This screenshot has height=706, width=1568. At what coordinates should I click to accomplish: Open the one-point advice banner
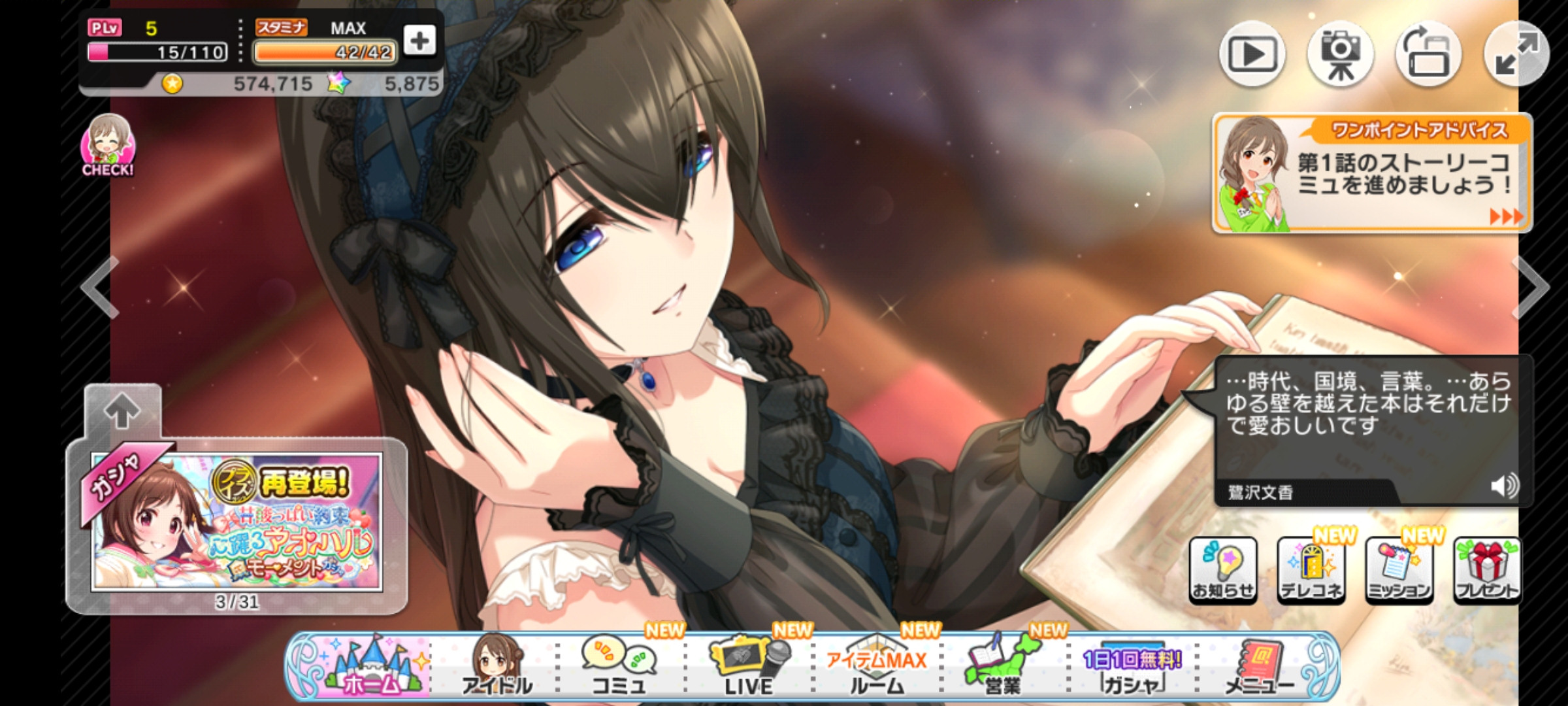pos(1372,173)
